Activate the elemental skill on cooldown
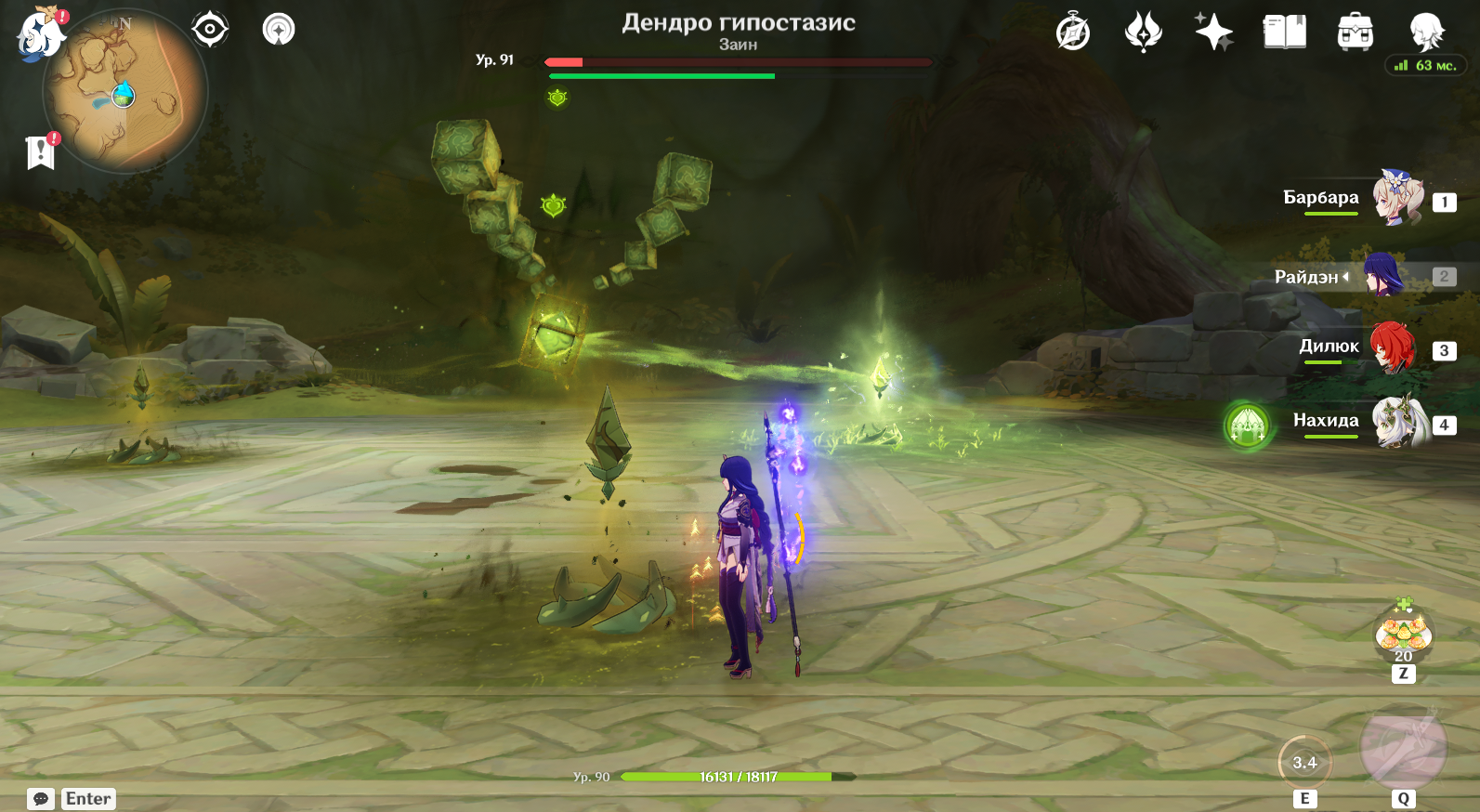The image size is (1480, 812). (1304, 763)
